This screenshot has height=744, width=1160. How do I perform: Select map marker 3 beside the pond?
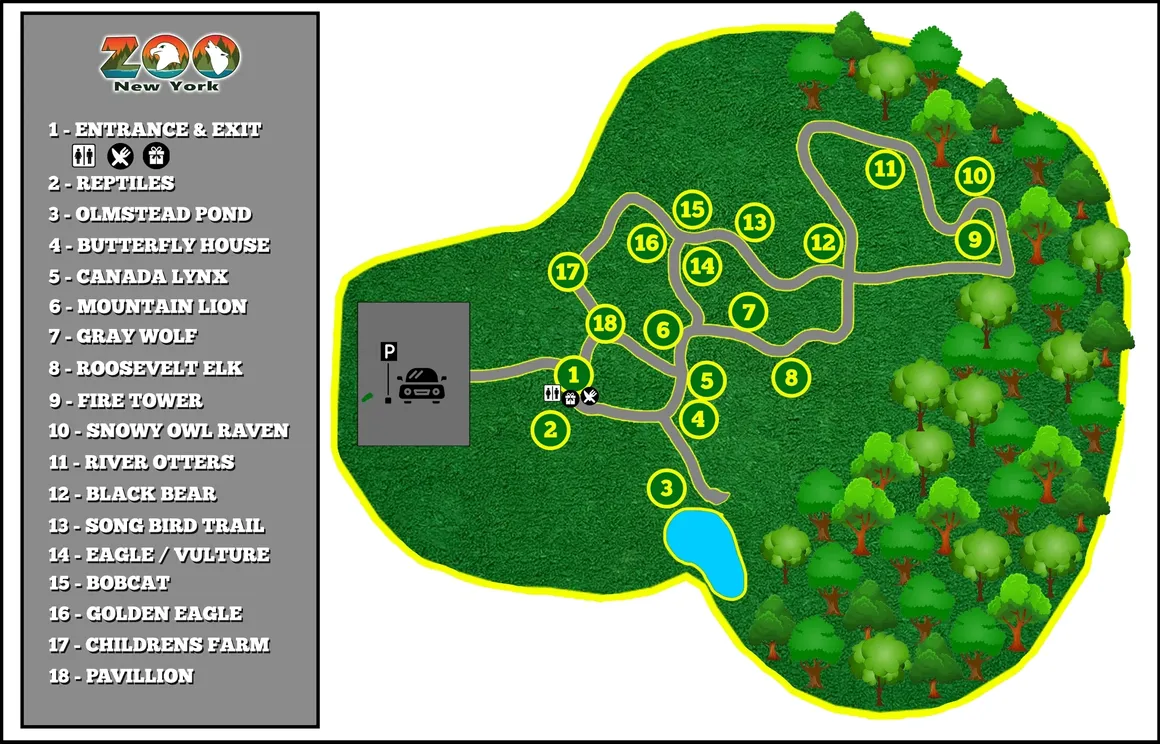click(666, 489)
